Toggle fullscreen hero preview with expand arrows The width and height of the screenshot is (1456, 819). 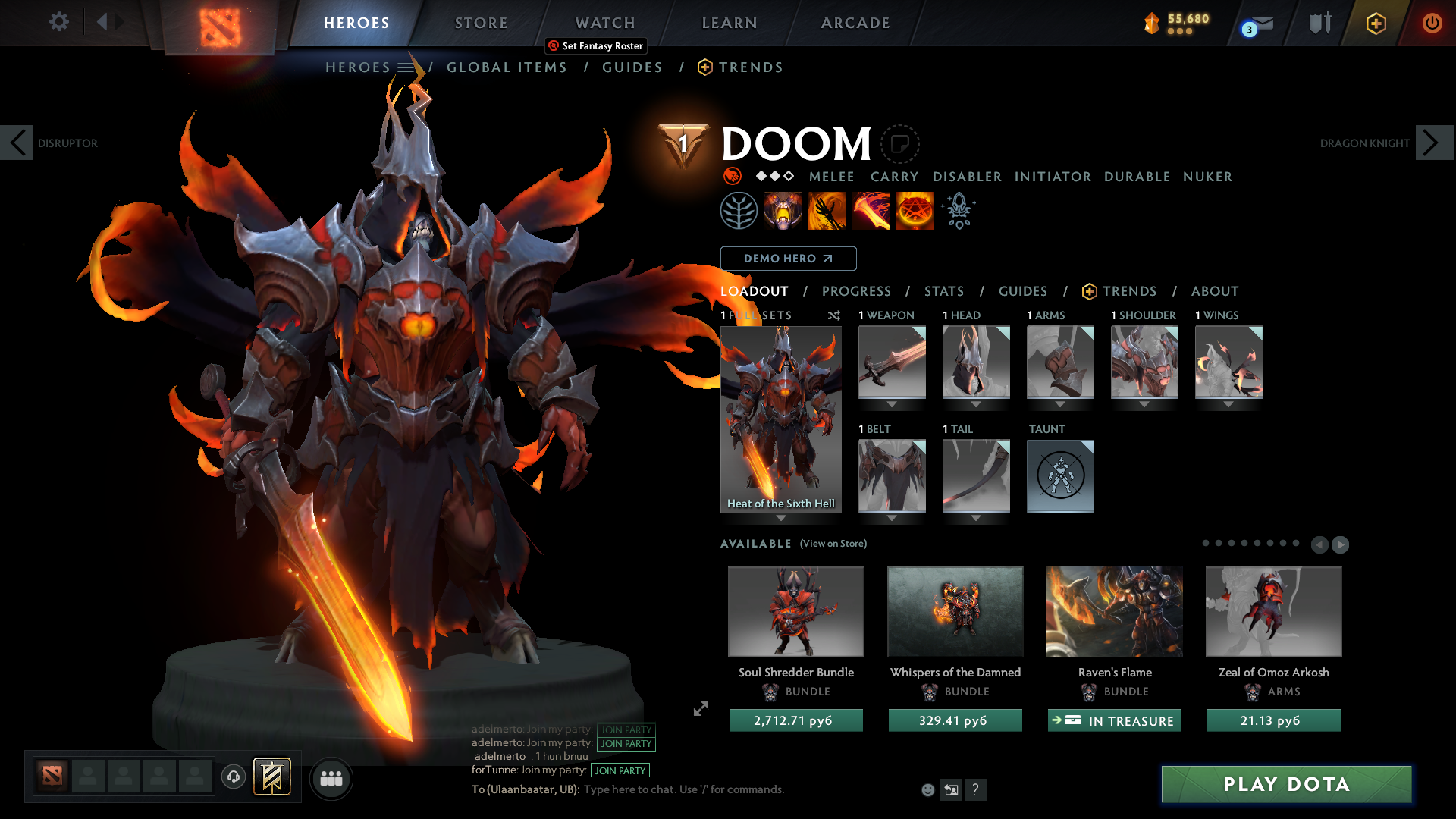(701, 709)
